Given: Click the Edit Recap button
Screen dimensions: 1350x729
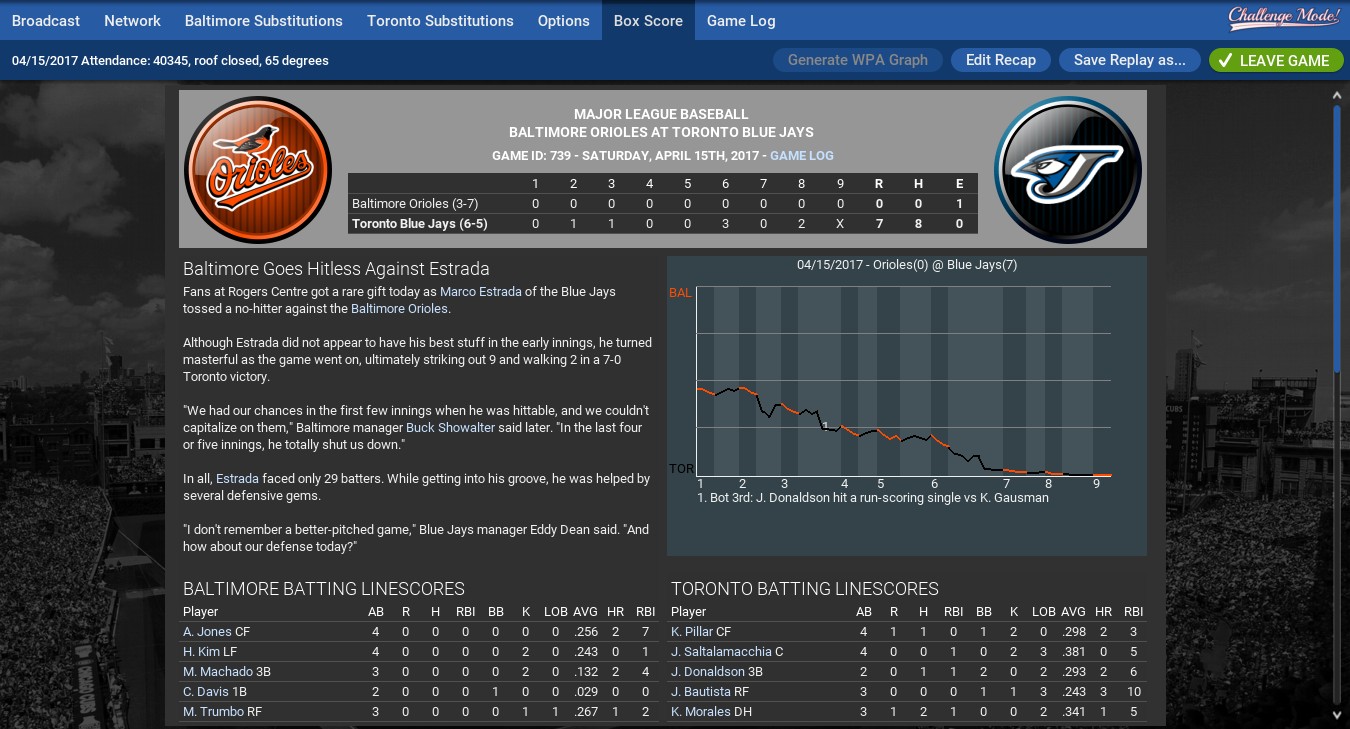Looking at the screenshot, I should [x=1000, y=60].
